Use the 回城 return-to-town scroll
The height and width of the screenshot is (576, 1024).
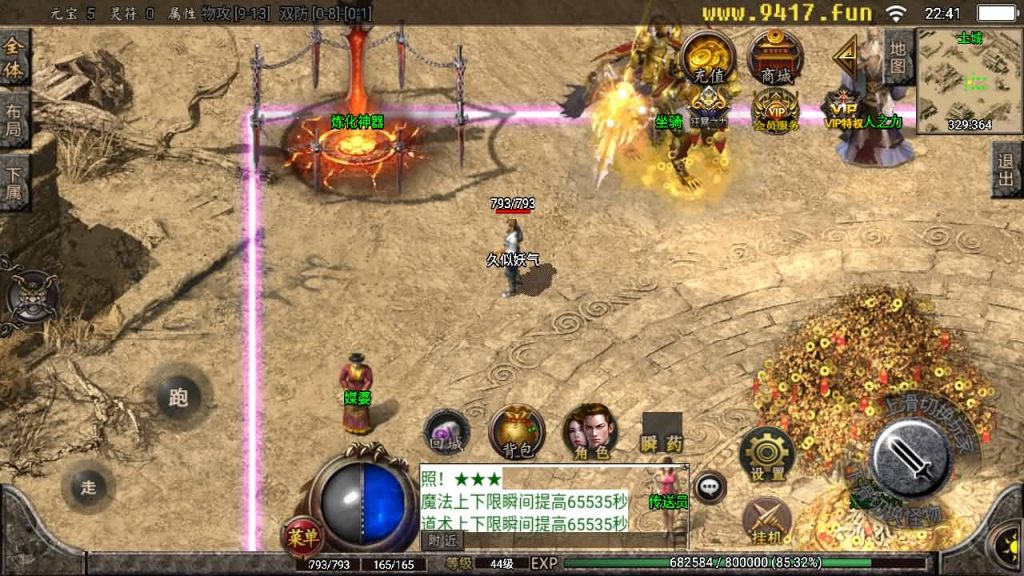coord(446,432)
